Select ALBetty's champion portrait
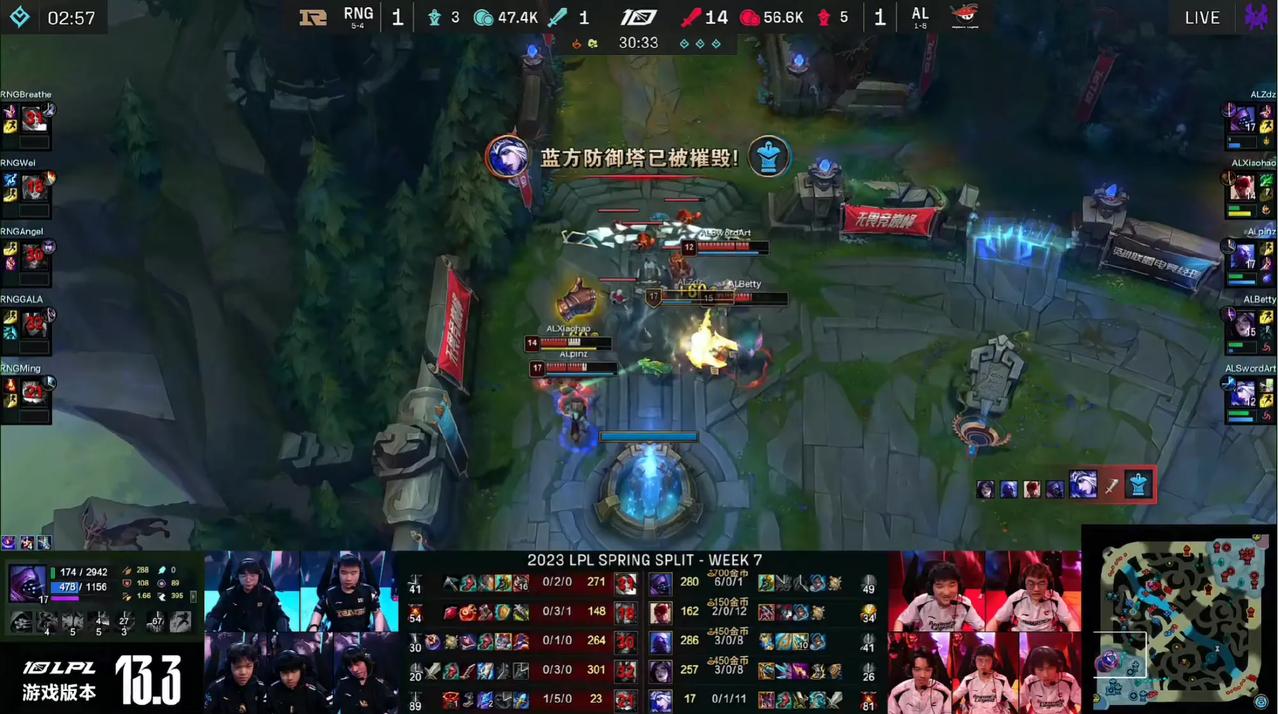The image size is (1278, 714). [x=1242, y=324]
